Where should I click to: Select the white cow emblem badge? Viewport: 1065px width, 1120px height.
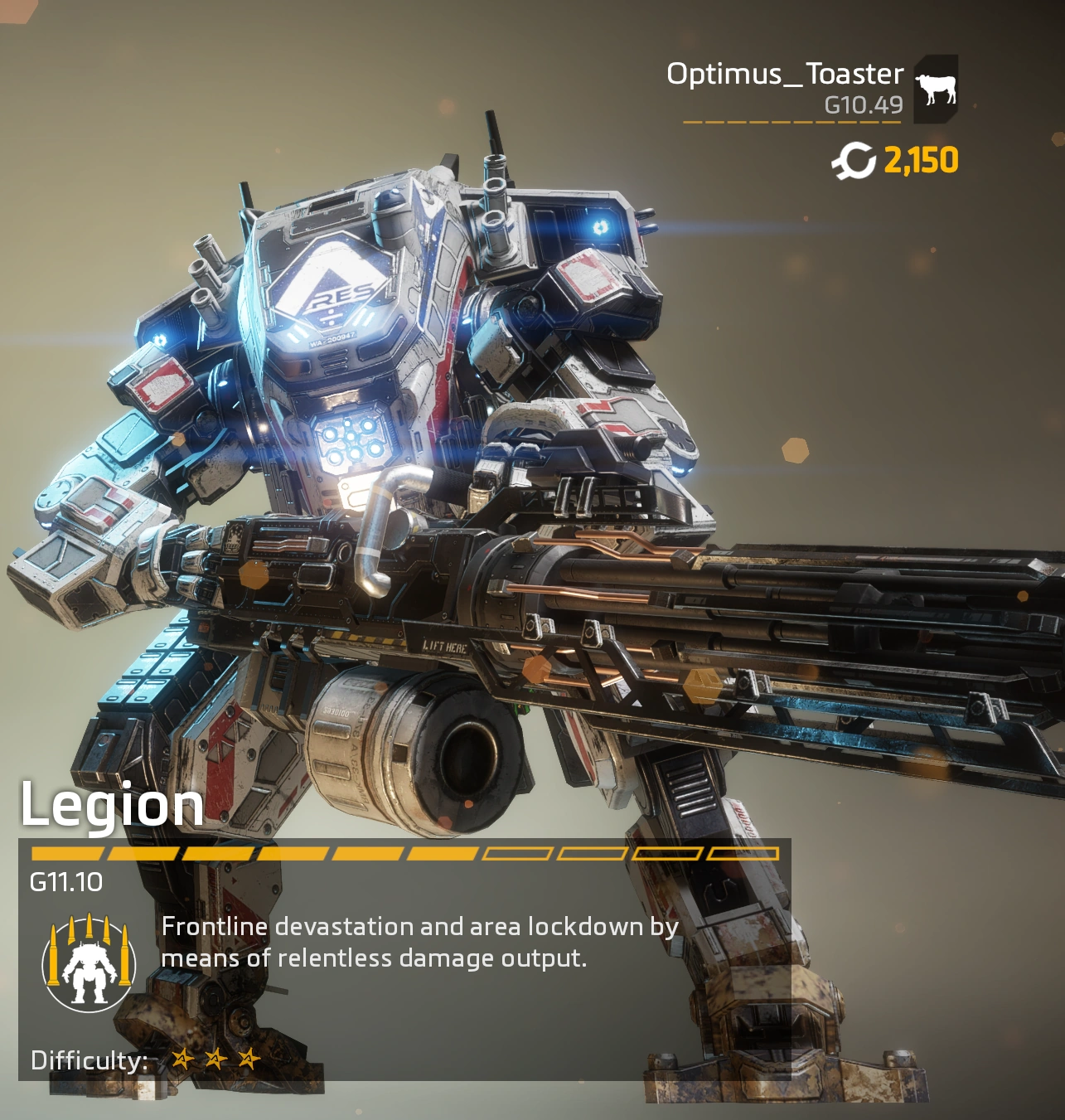(x=936, y=89)
